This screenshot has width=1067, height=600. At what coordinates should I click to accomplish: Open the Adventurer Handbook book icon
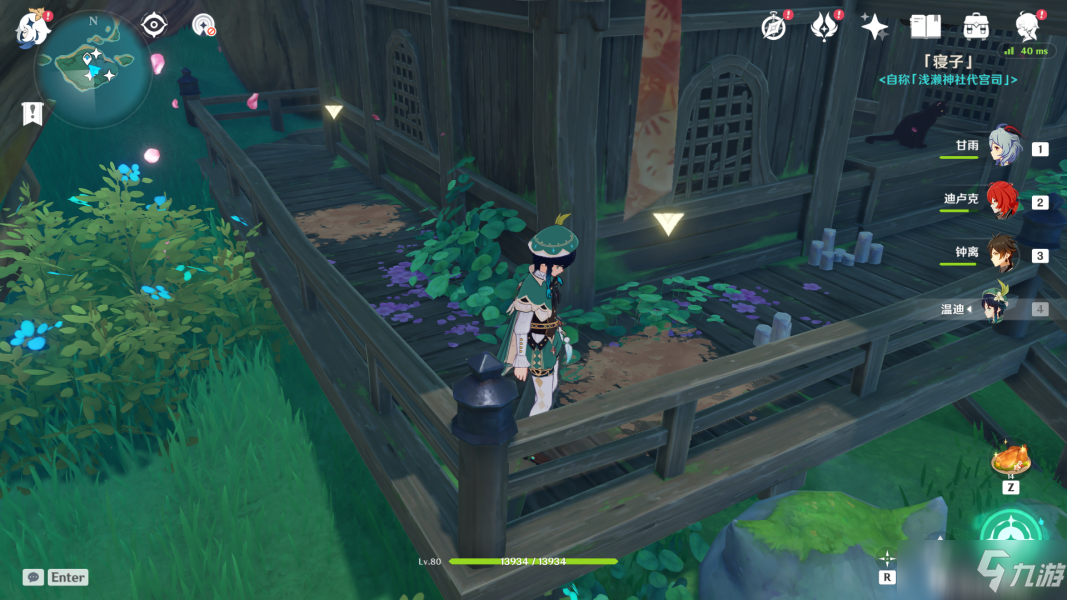926,27
